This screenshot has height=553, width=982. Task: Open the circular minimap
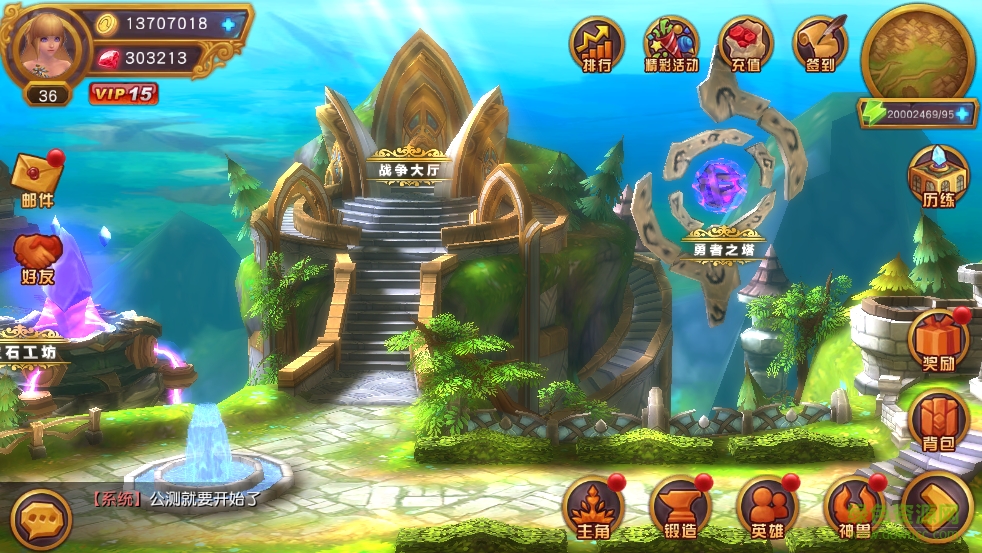click(x=918, y=52)
